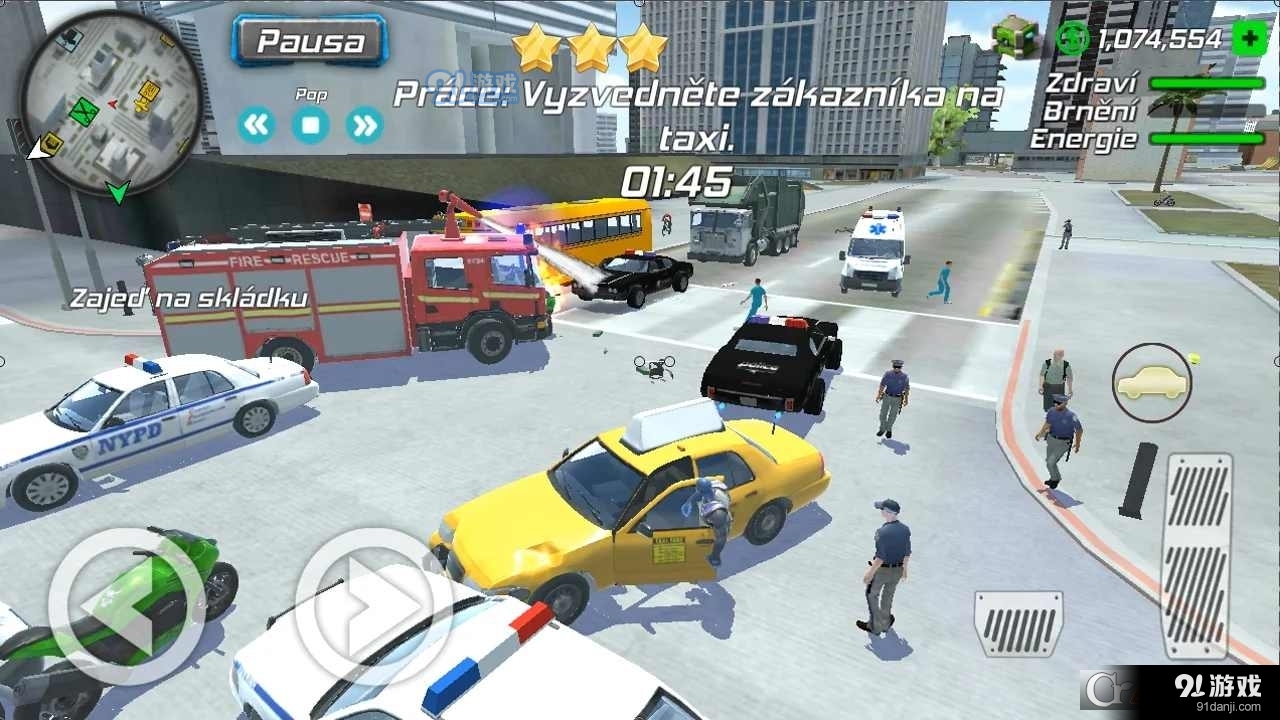Tap the green dollar currency icon
Screen dimensions: 1280x720
tap(1071, 39)
